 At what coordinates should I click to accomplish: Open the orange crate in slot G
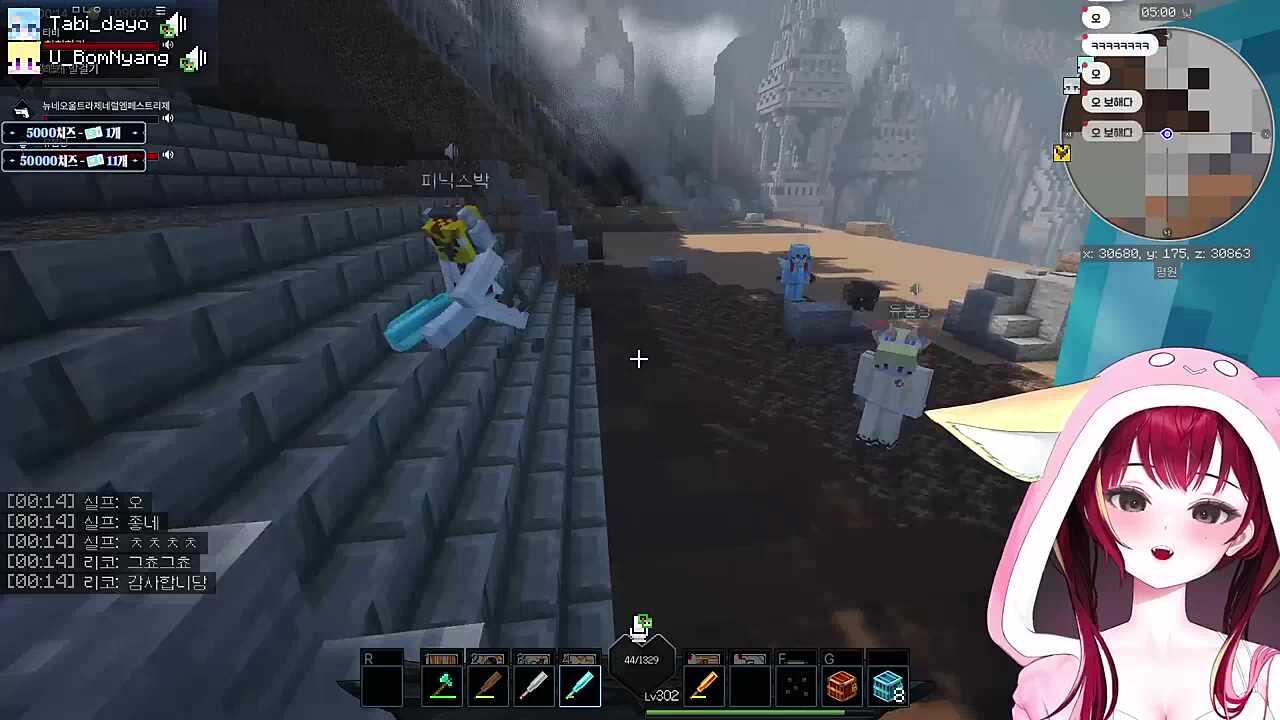(841, 686)
